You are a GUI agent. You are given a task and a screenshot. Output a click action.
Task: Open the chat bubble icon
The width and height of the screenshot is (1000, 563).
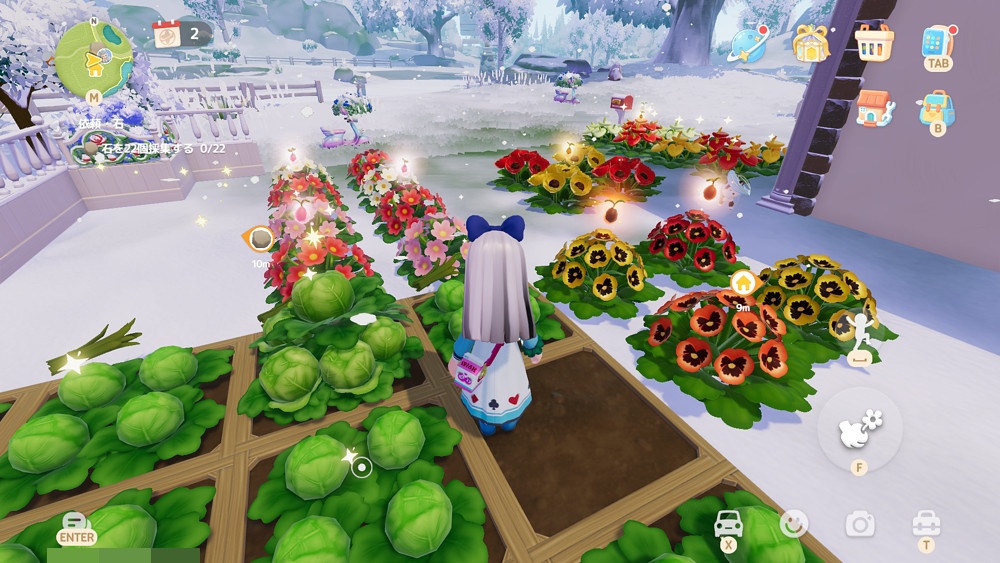(76, 522)
